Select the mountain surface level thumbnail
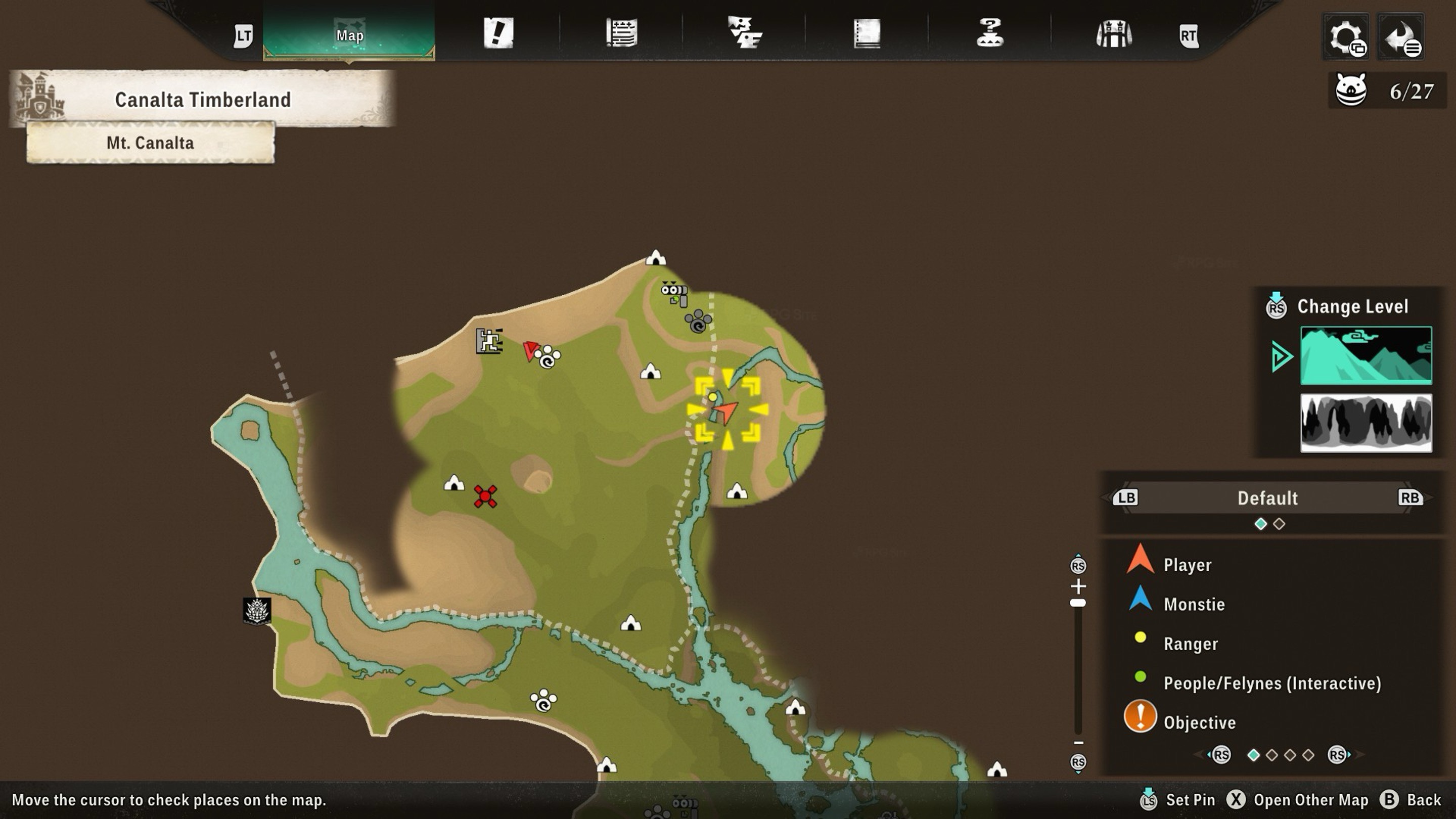 point(1366,355)
